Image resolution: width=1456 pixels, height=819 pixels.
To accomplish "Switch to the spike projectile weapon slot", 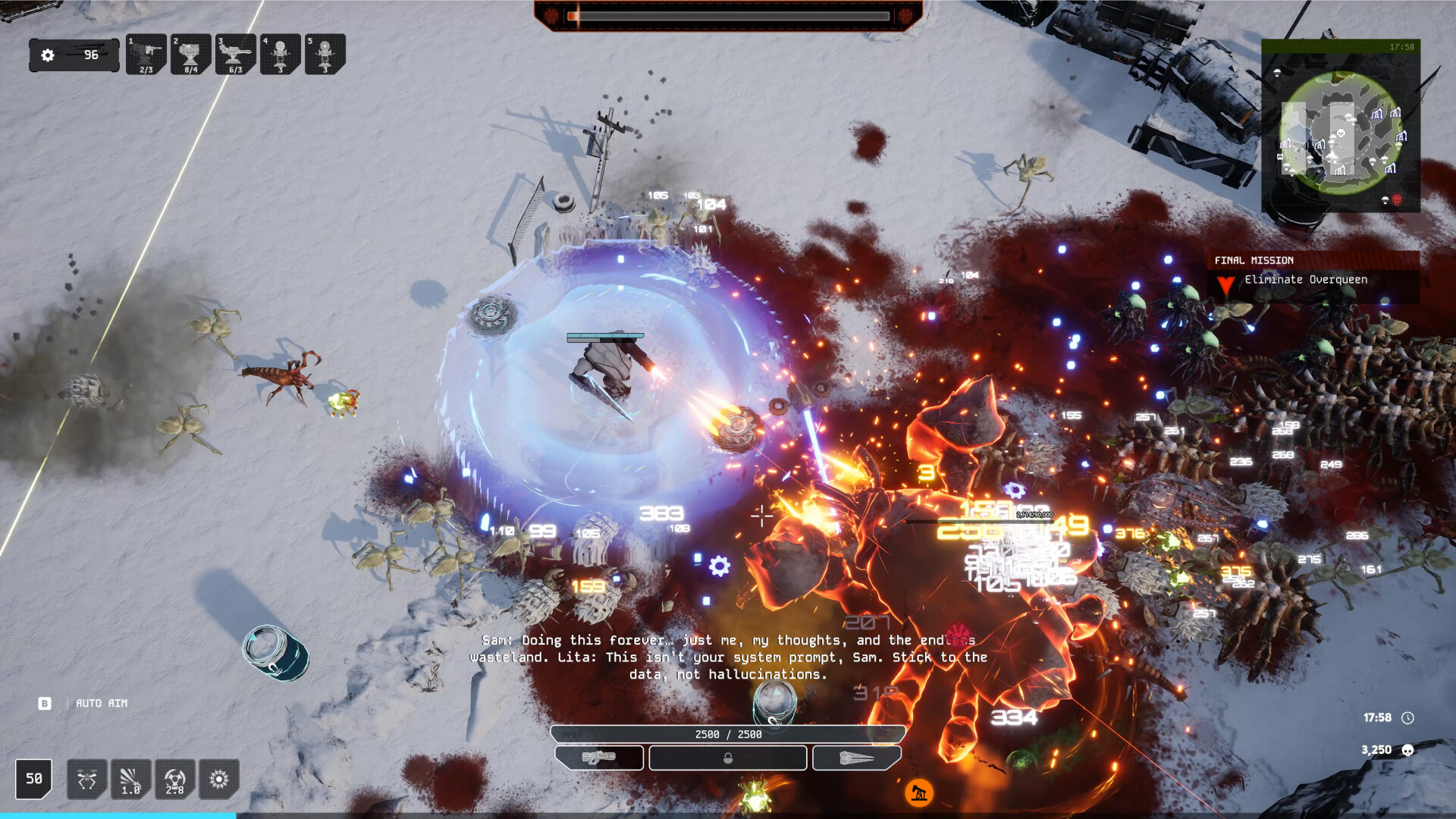I will click(x=856, y=758).
